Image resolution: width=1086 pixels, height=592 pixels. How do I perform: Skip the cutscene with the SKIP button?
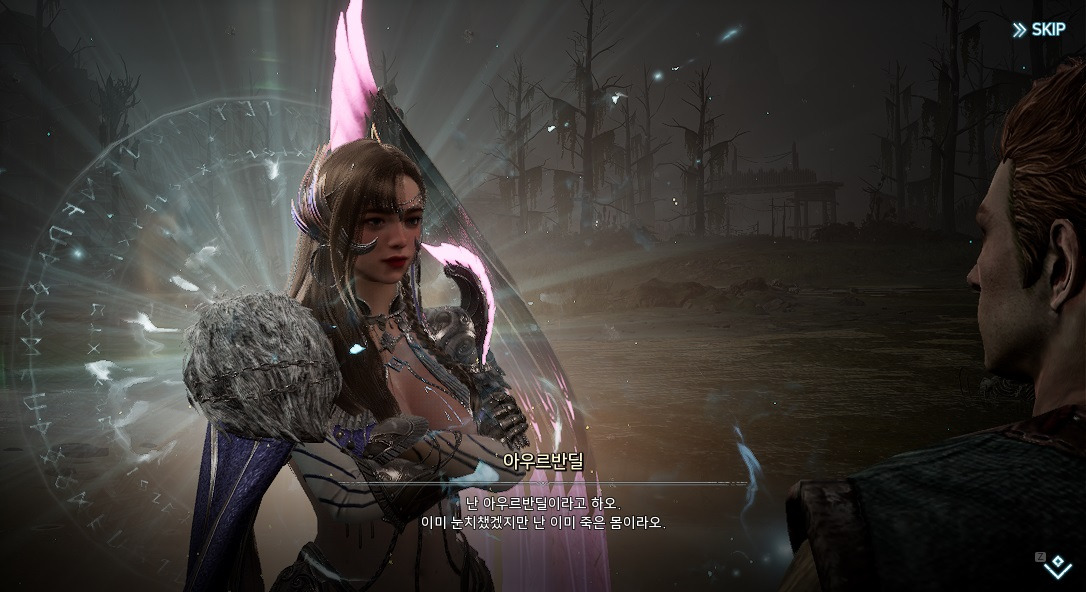coord(1039,29)
